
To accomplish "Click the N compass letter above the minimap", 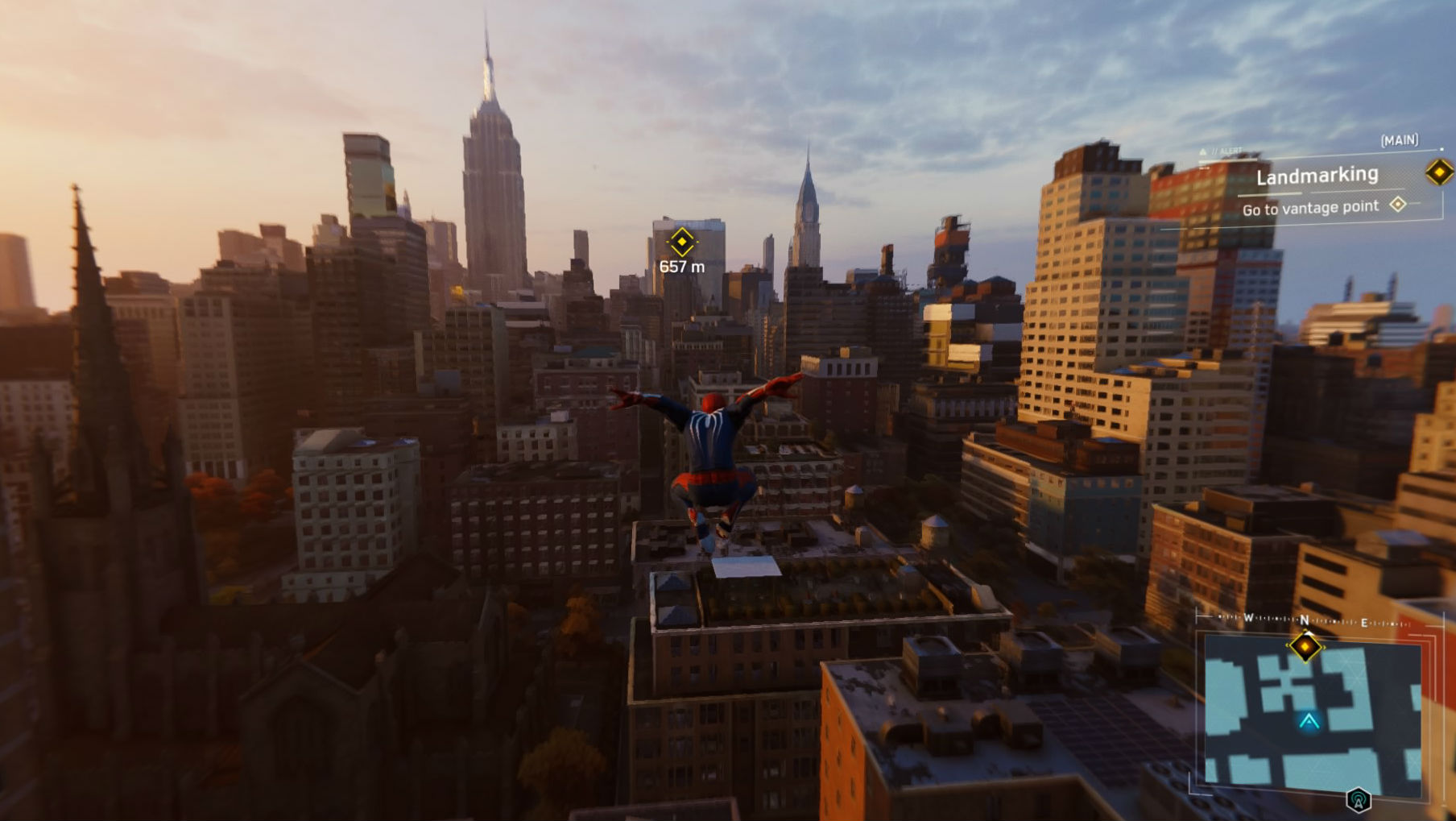I will (x=1305, y=619).
